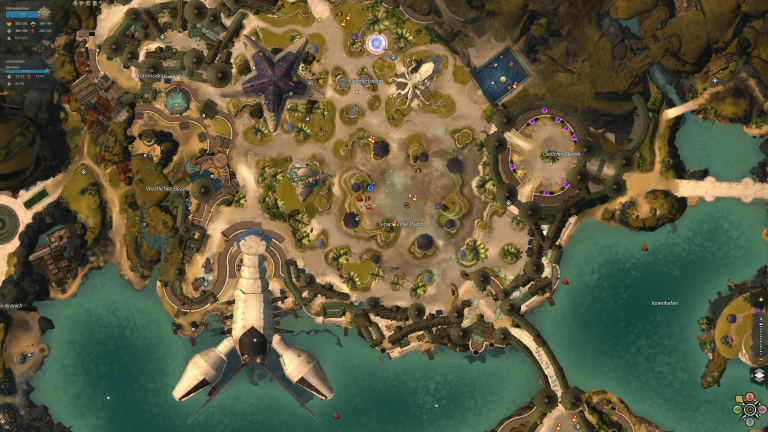
Task: Select the red compass marker icon
Action: click(x=749, y=397)
